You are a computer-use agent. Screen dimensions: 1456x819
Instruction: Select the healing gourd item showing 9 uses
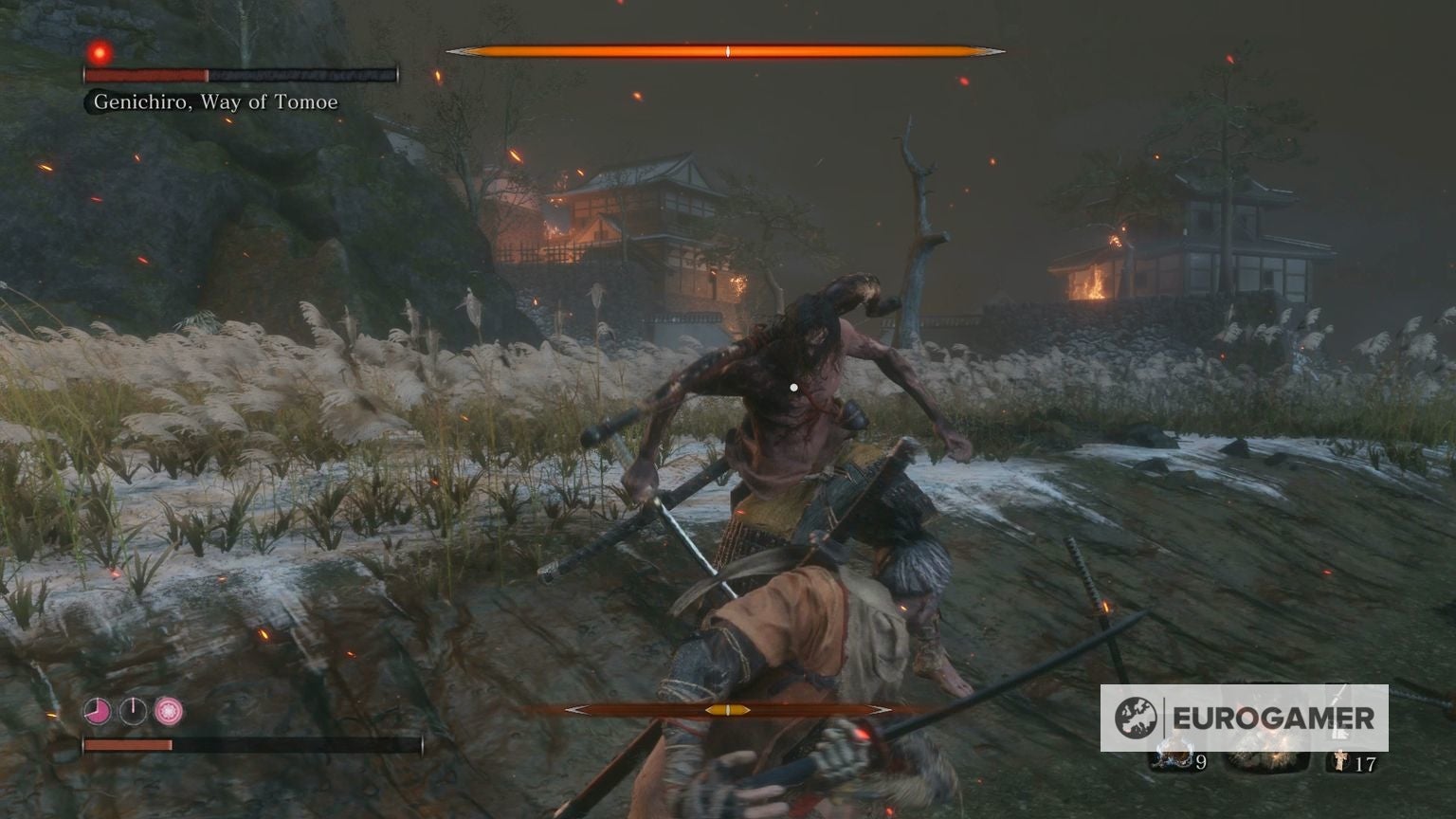(x=1174, y=756)
